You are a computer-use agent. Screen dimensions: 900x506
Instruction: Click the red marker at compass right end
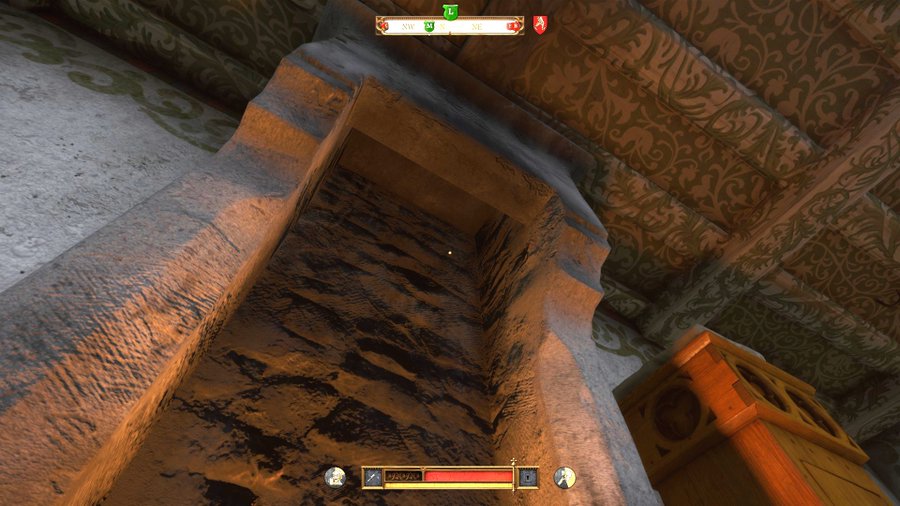513,27
